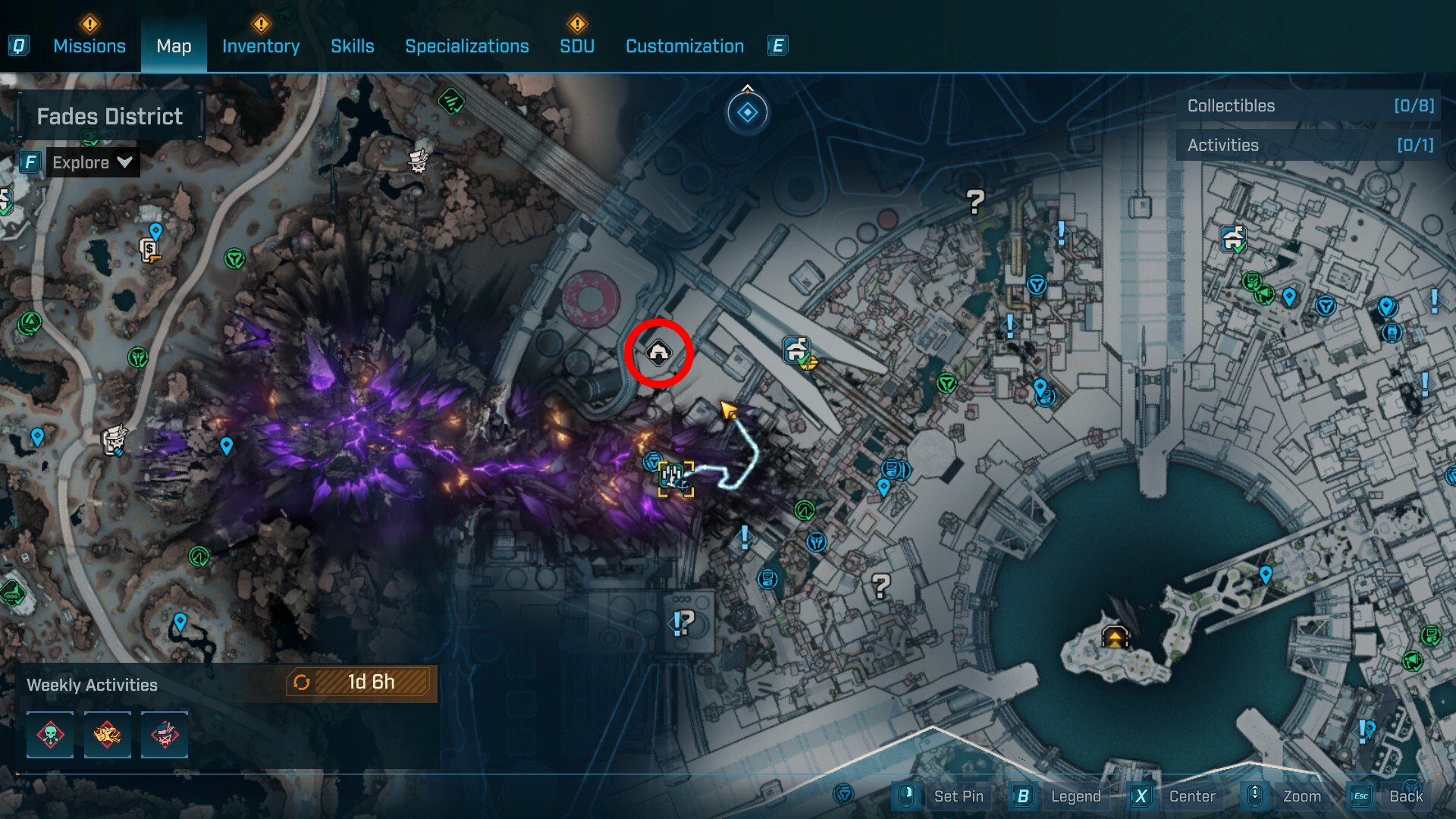Expand the Explore filter dropdown

coord(92,162)
